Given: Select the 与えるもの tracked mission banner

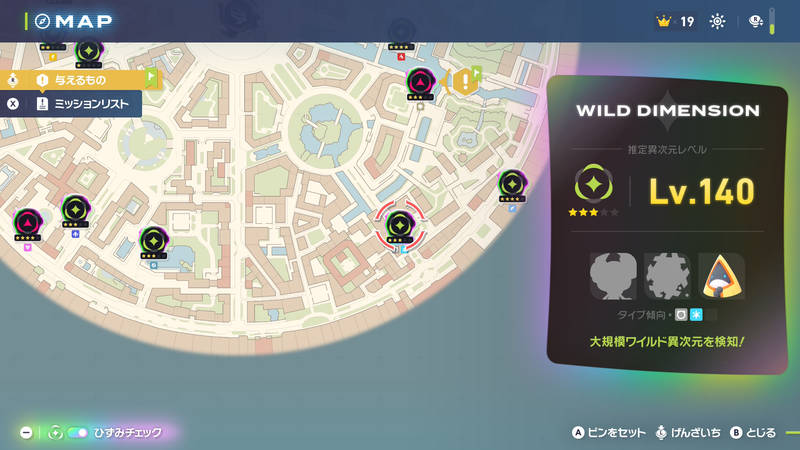Looking at the screenshot, I should [80, 78].
